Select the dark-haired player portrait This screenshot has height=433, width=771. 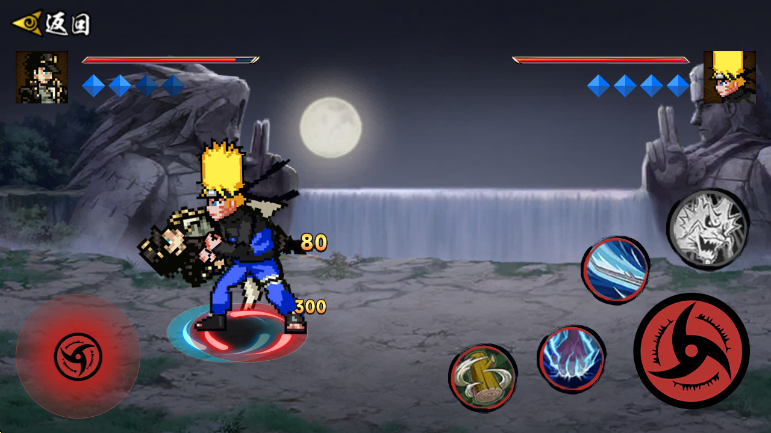point(42,78)
